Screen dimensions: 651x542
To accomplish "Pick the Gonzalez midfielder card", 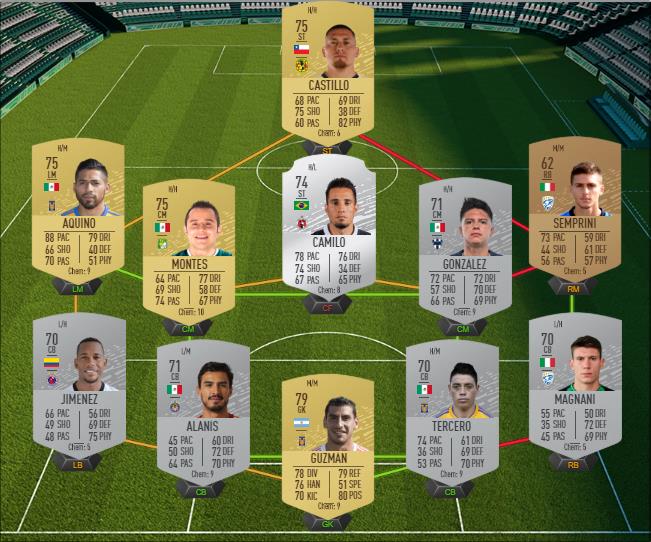I will click(465, 250).
